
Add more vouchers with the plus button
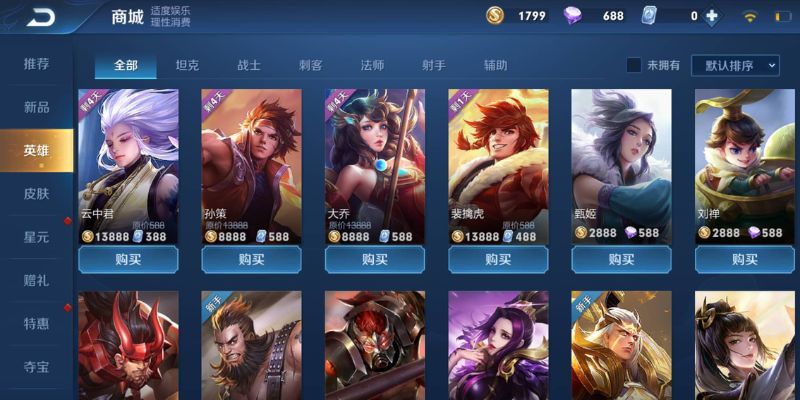pyautogui.click(x=712, y=16)
